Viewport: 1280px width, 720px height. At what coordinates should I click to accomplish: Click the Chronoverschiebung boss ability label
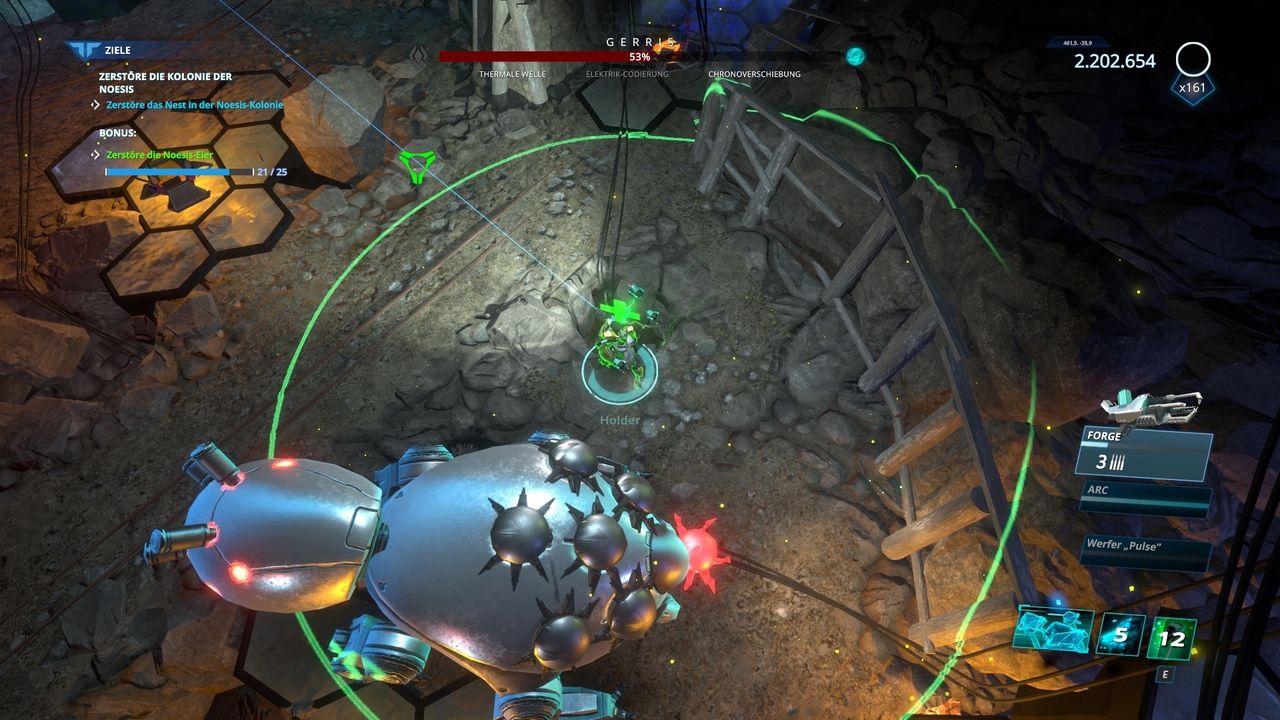(x=754, y=74)
